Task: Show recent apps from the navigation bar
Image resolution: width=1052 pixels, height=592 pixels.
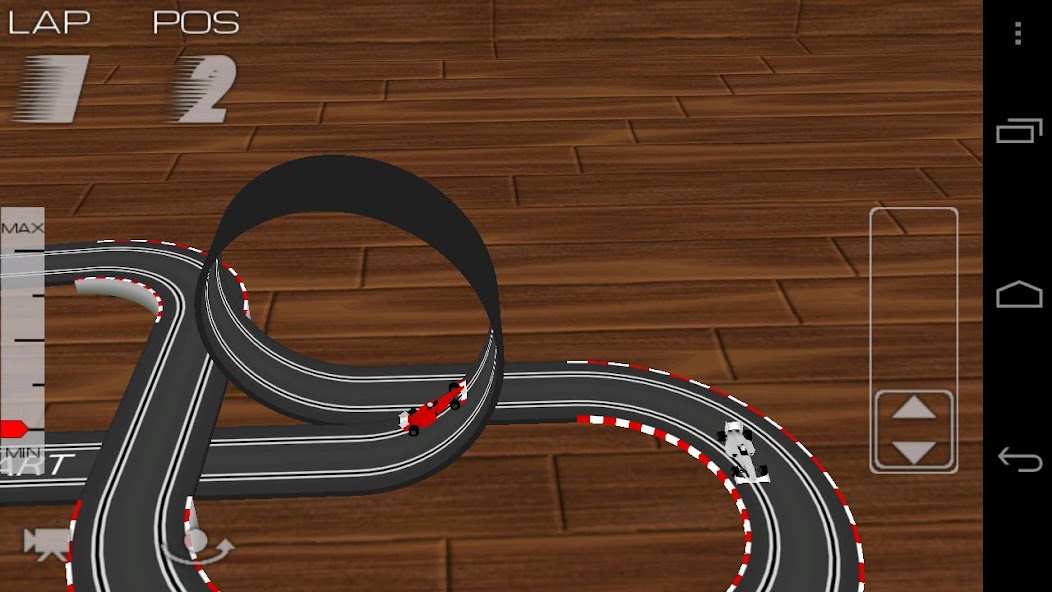Action: [1018, 131]
